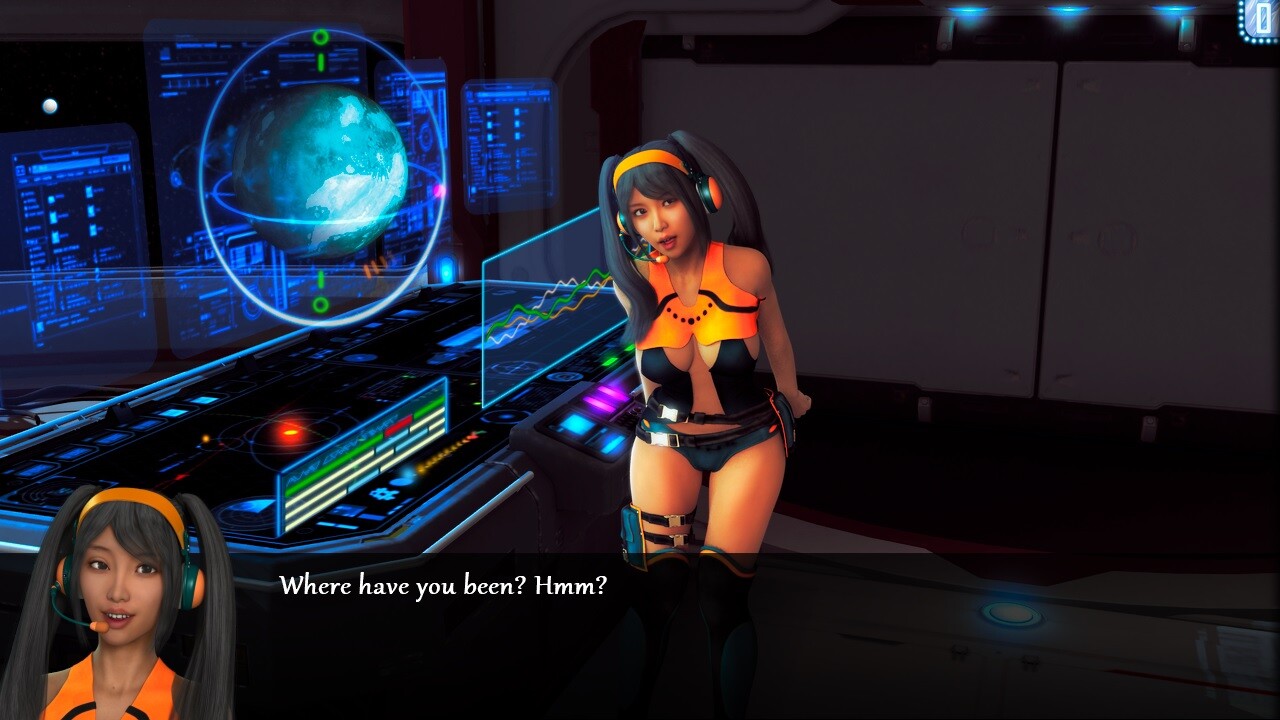Click the glowing corner panel showing 0
Screen dimensions: 1280x720
point(1261,20)
